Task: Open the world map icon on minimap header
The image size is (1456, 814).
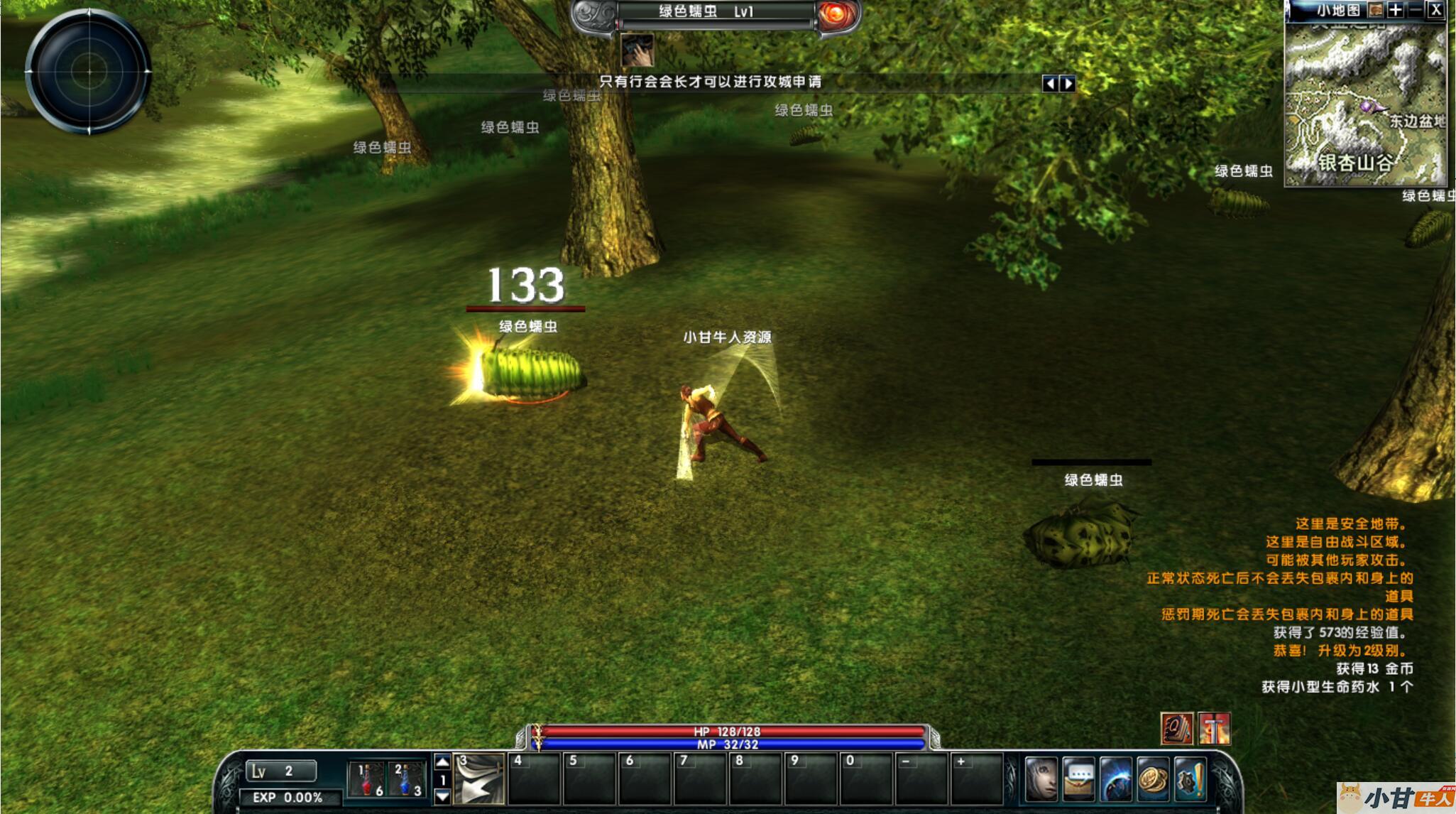Action: (1376, 10)
